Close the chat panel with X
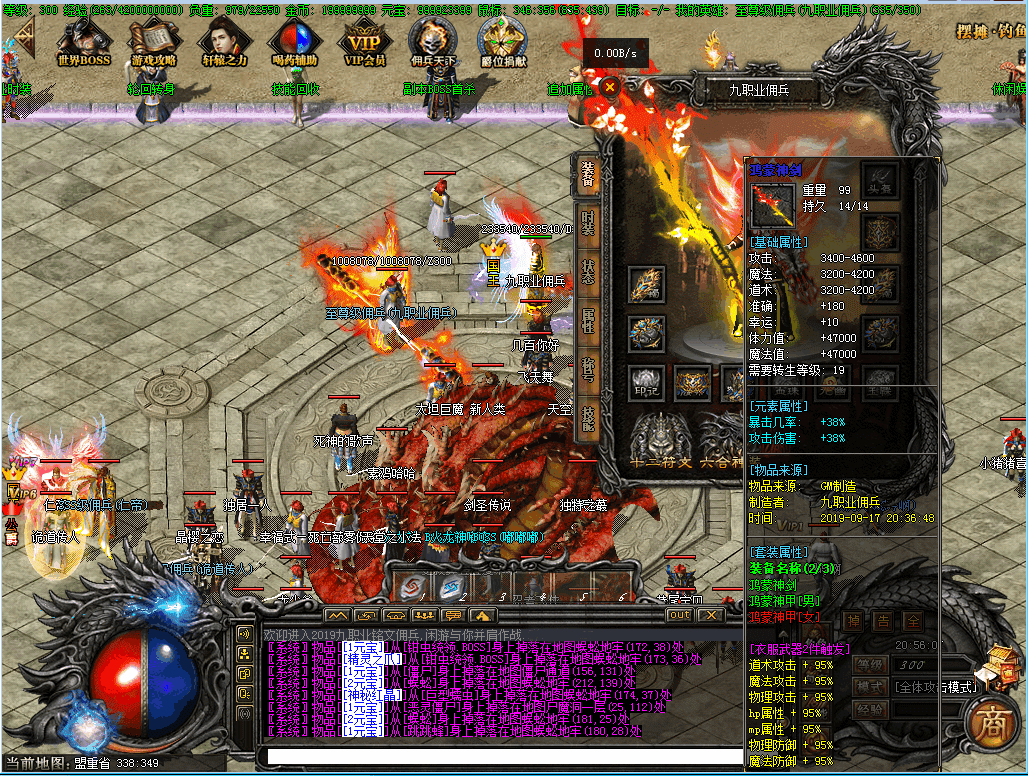 point(710,614)
